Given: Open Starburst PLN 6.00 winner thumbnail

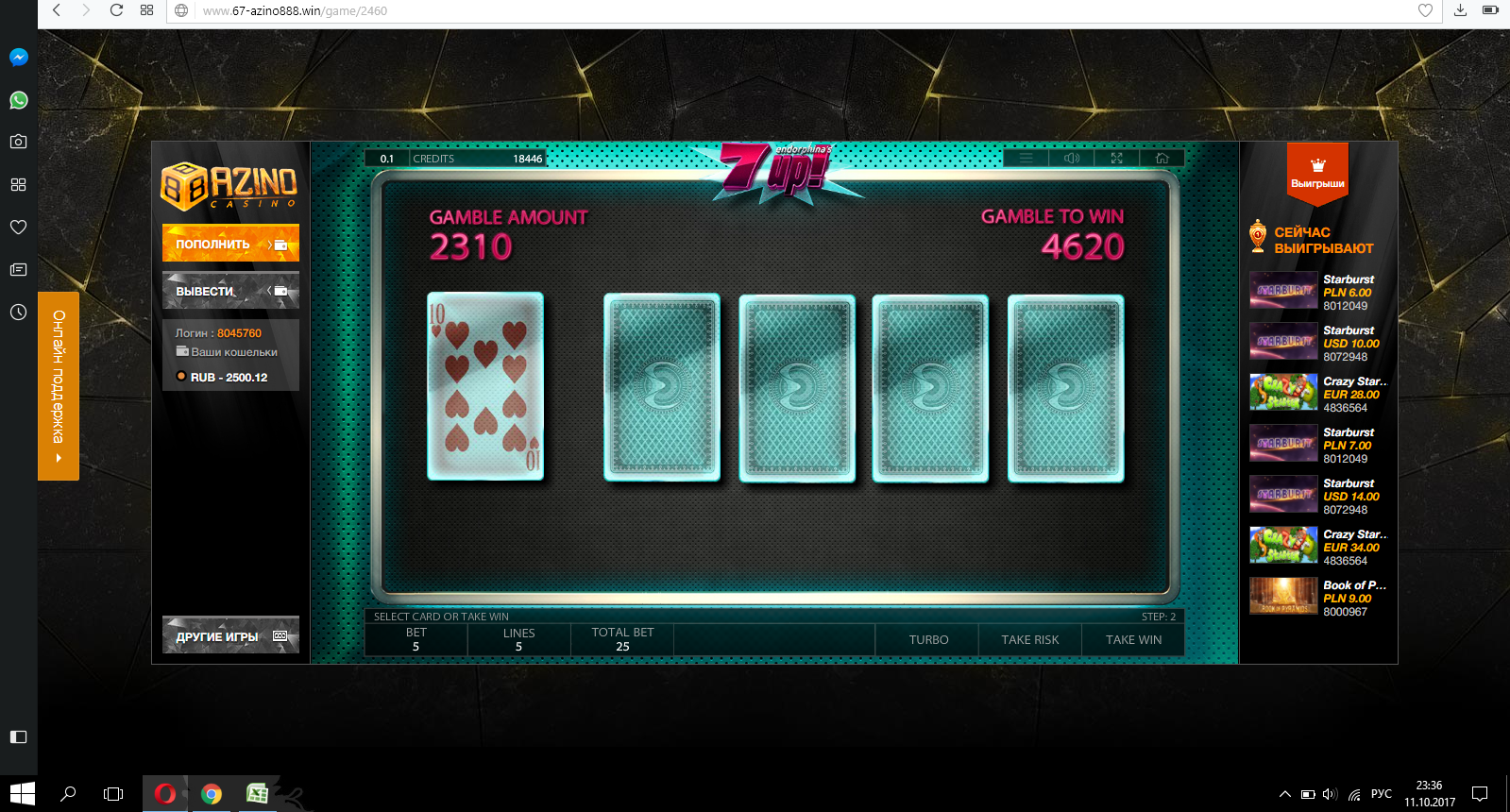Looking at the screenshot, I should (1282, 291).
